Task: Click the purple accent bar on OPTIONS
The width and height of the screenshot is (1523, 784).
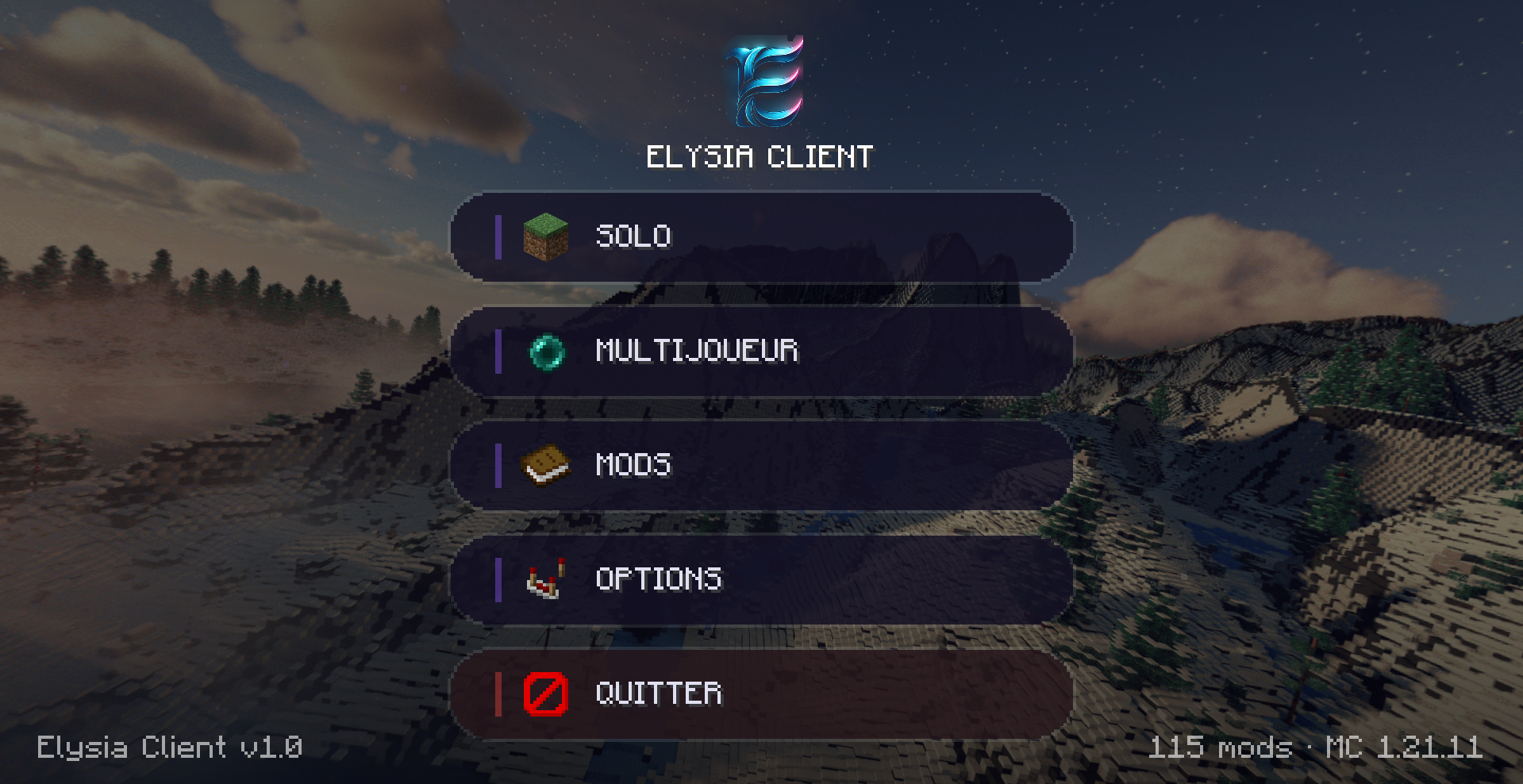Action: (x=499, y=580)
